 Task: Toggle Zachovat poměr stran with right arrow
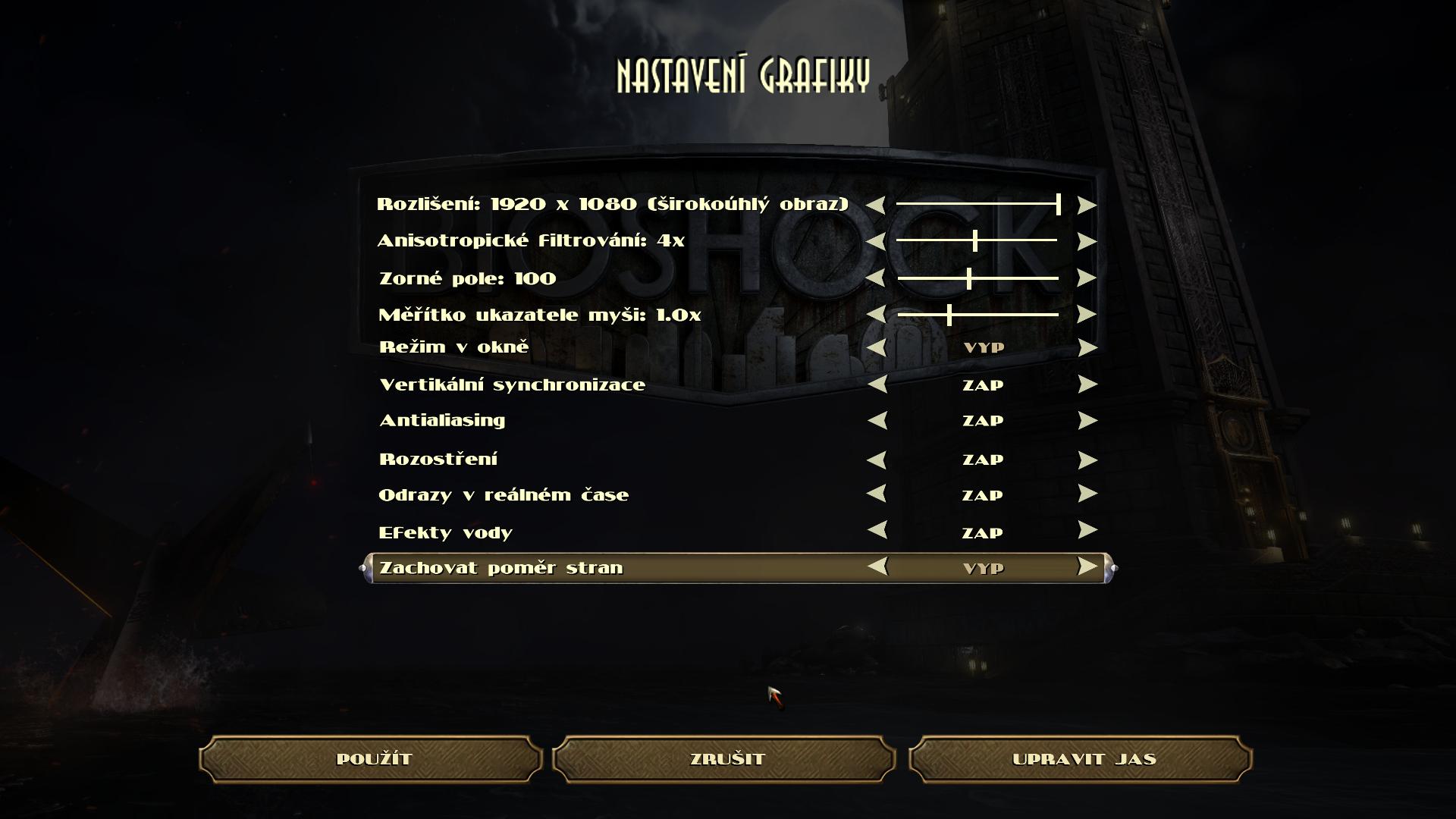click(1087, 566)
